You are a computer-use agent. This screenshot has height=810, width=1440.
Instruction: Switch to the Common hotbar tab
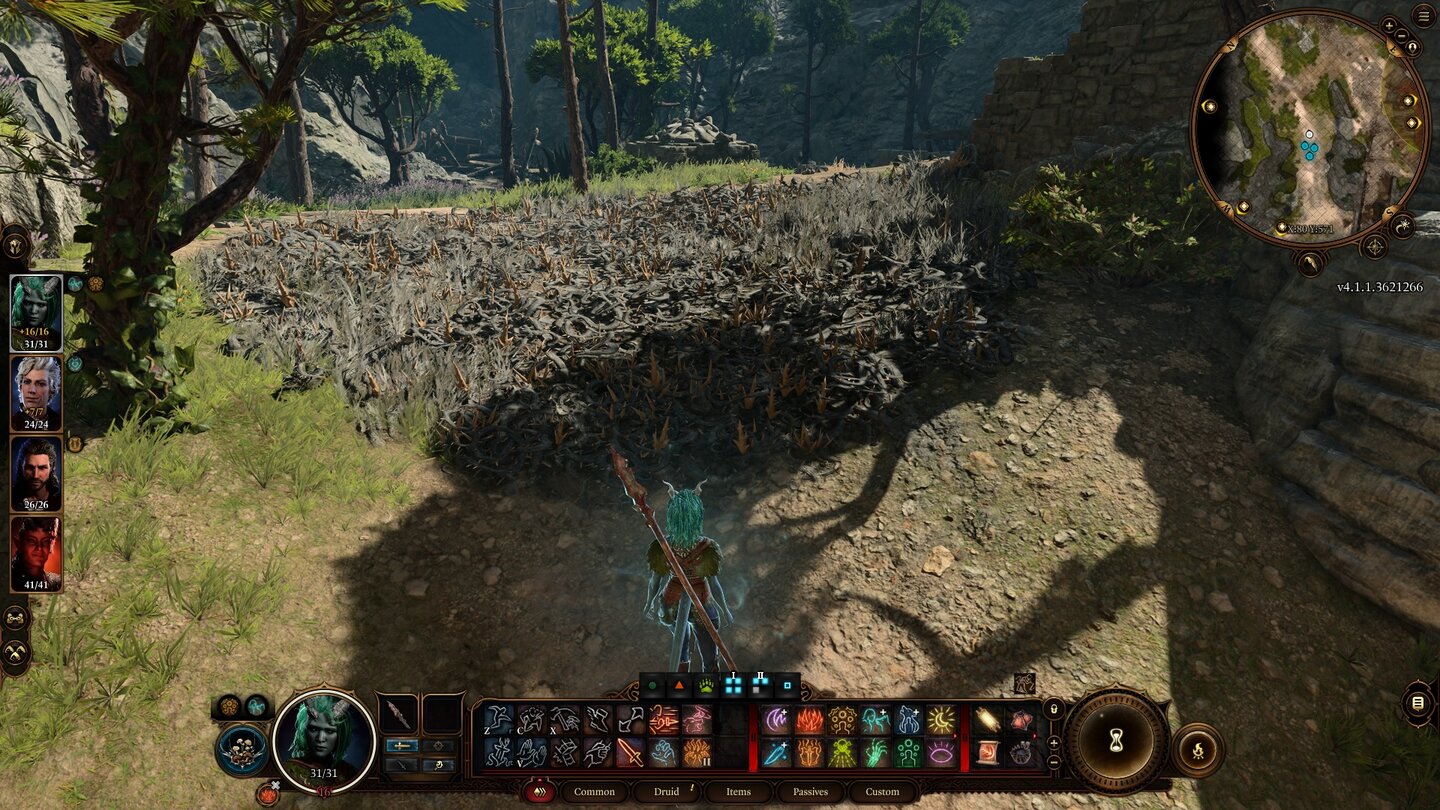click(x=594, y=792)
